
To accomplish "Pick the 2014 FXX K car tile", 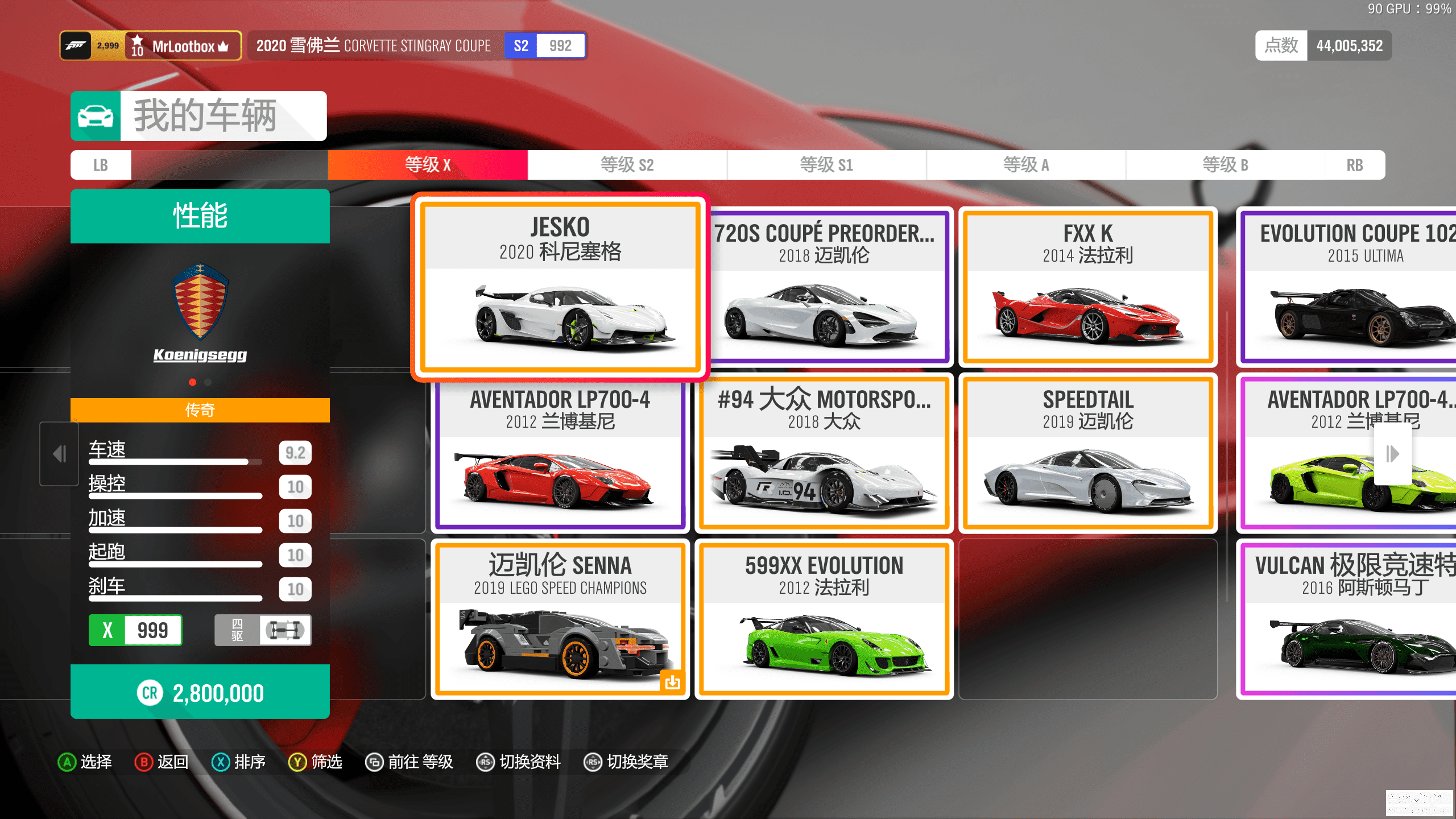I will [1087, 287].
